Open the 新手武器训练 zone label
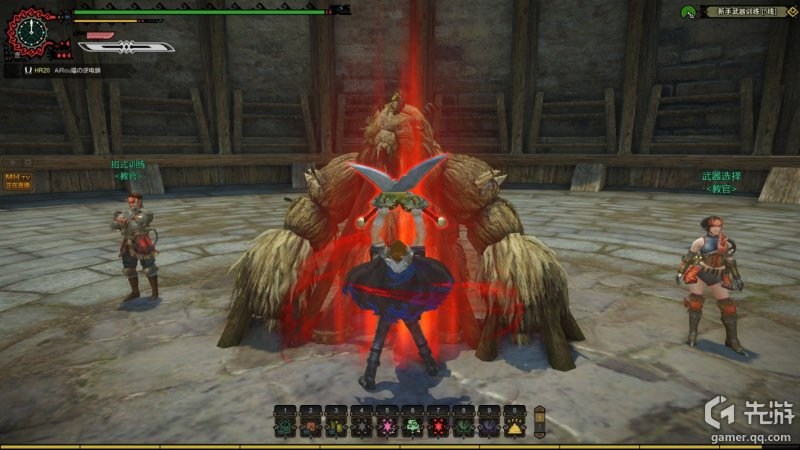The height and width of the screenshot is (450, 800). (746, 12)
